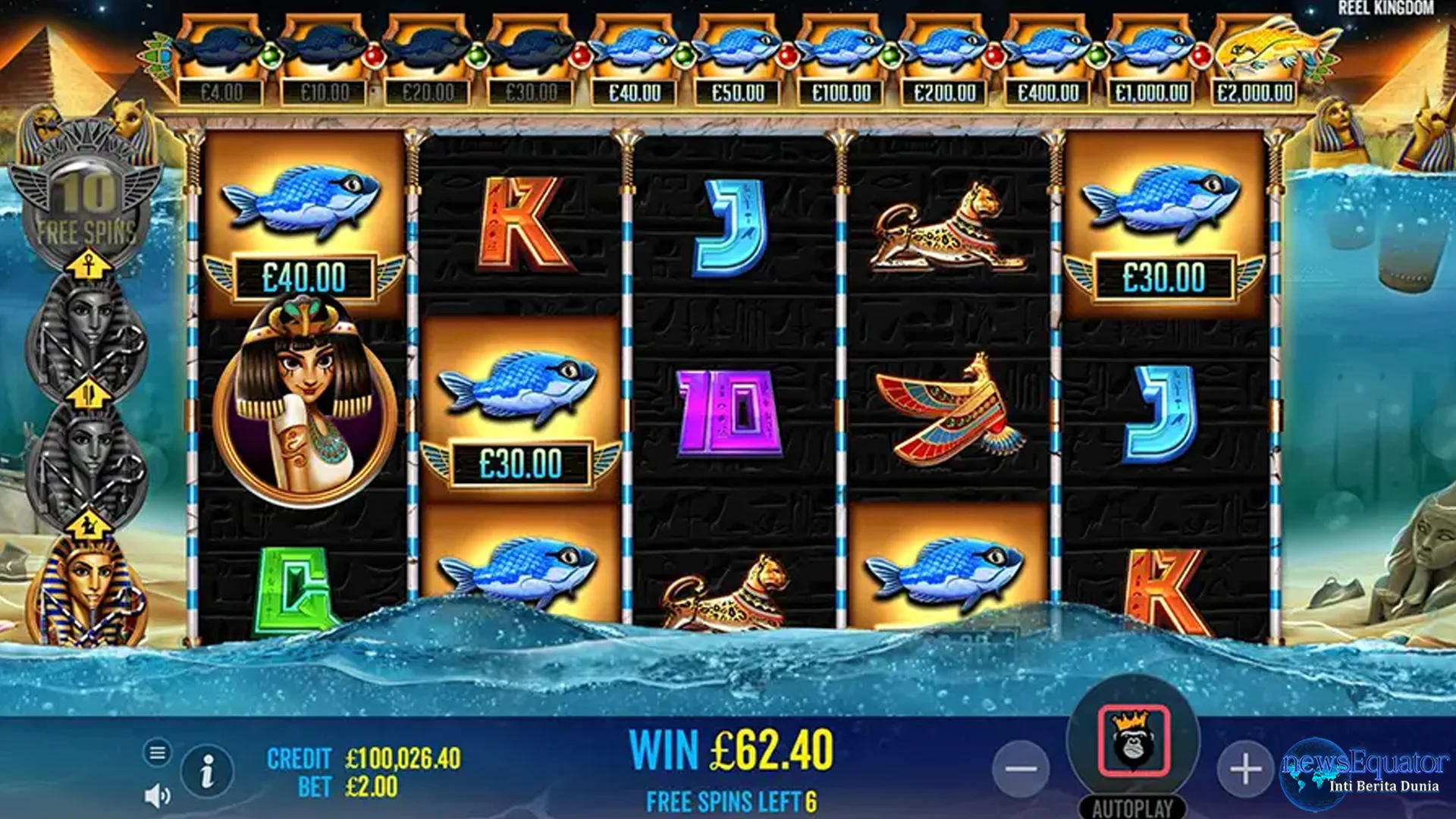This screenshot has height=819, width=1456.
Task: Hit the gorilla crown spin button
Action: click(1134, 742)
